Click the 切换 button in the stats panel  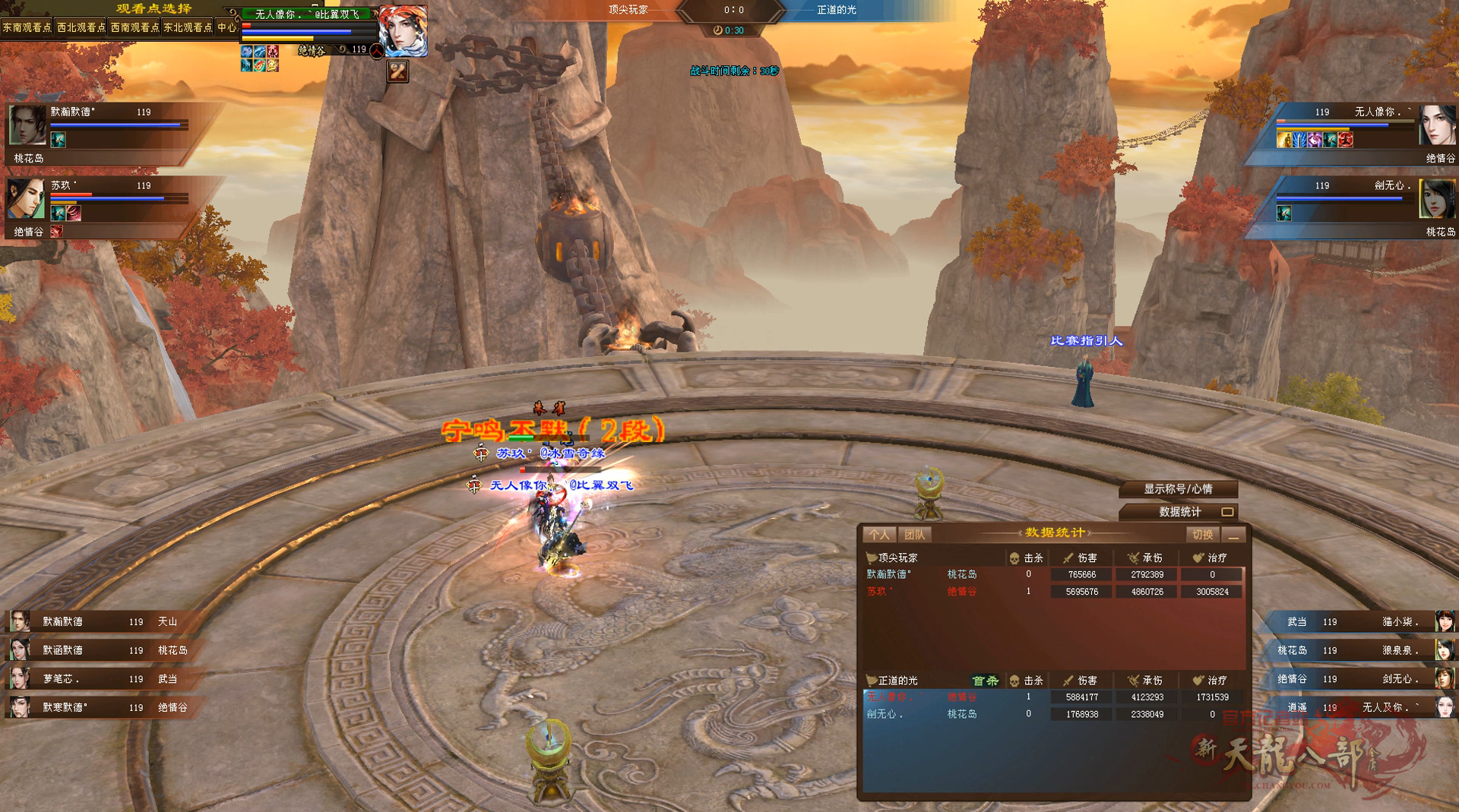click(x=1203, y=535)
